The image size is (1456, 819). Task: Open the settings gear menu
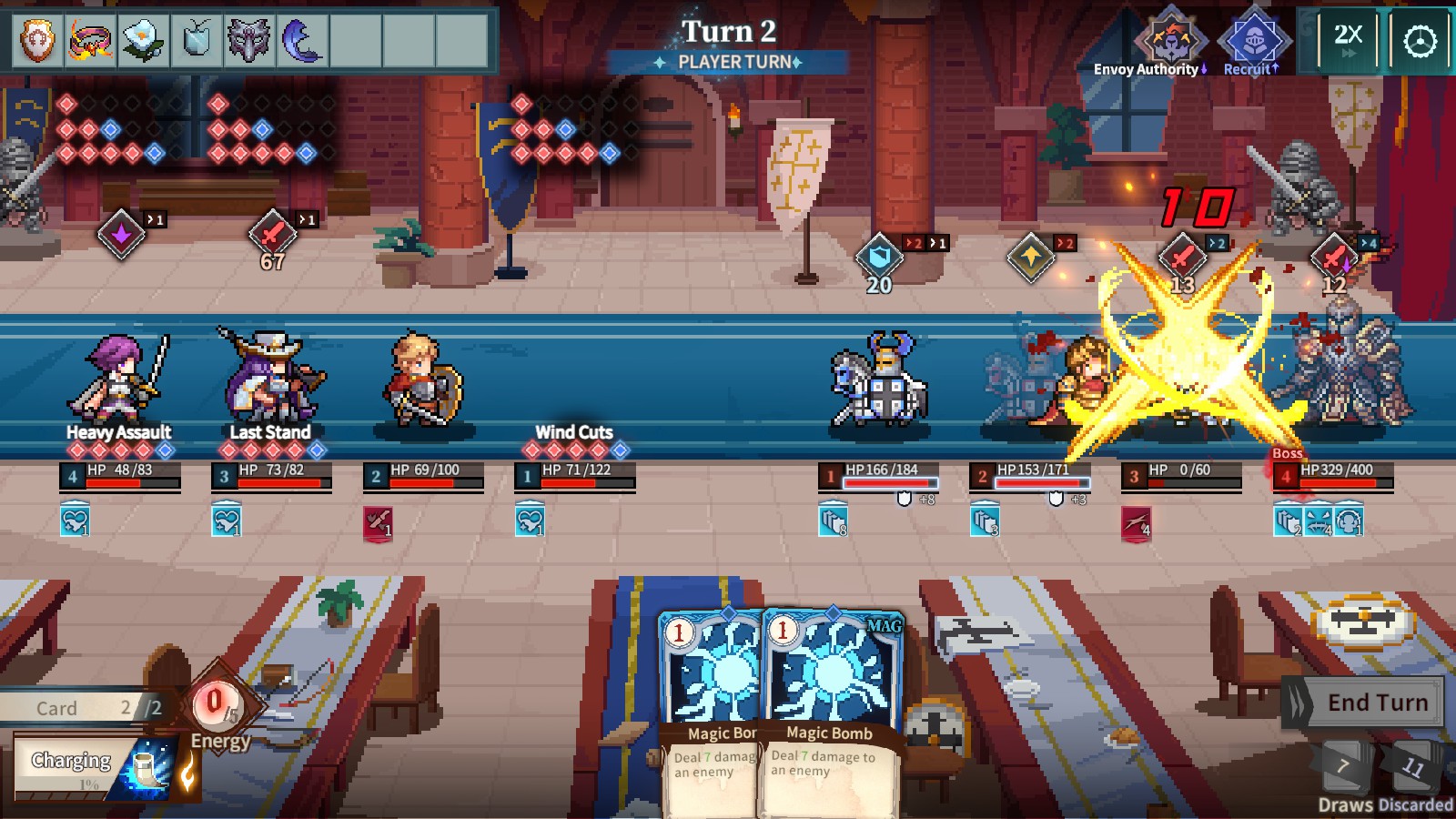point(1420,41)
